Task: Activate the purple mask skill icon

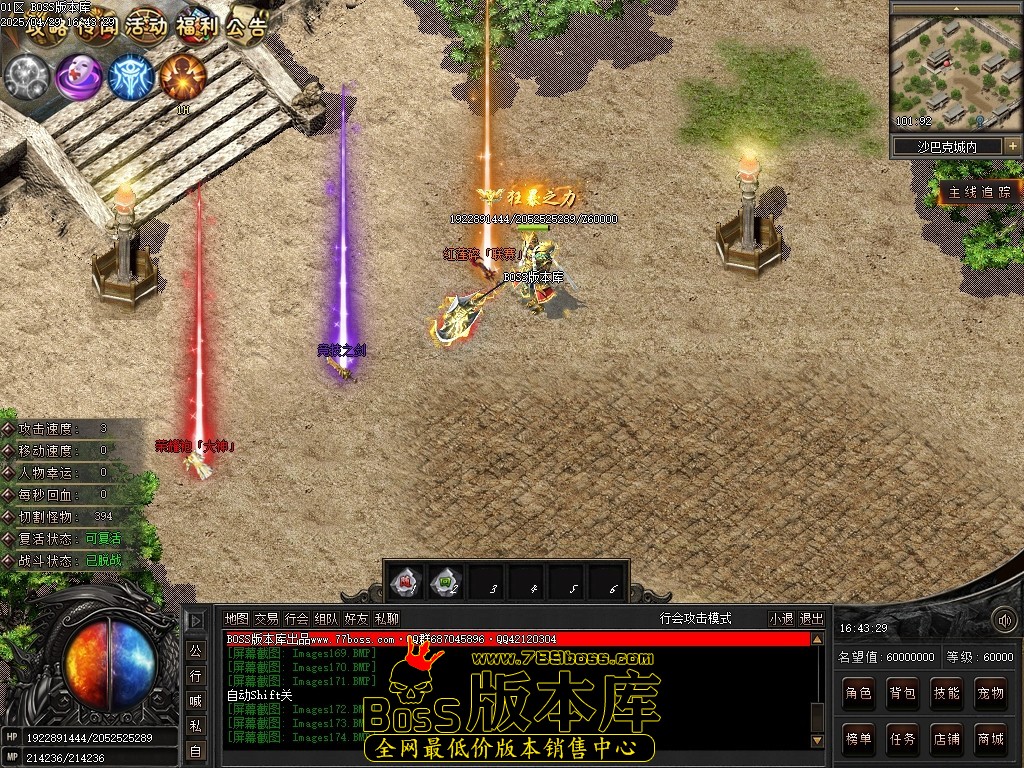Action: point(78,76)
